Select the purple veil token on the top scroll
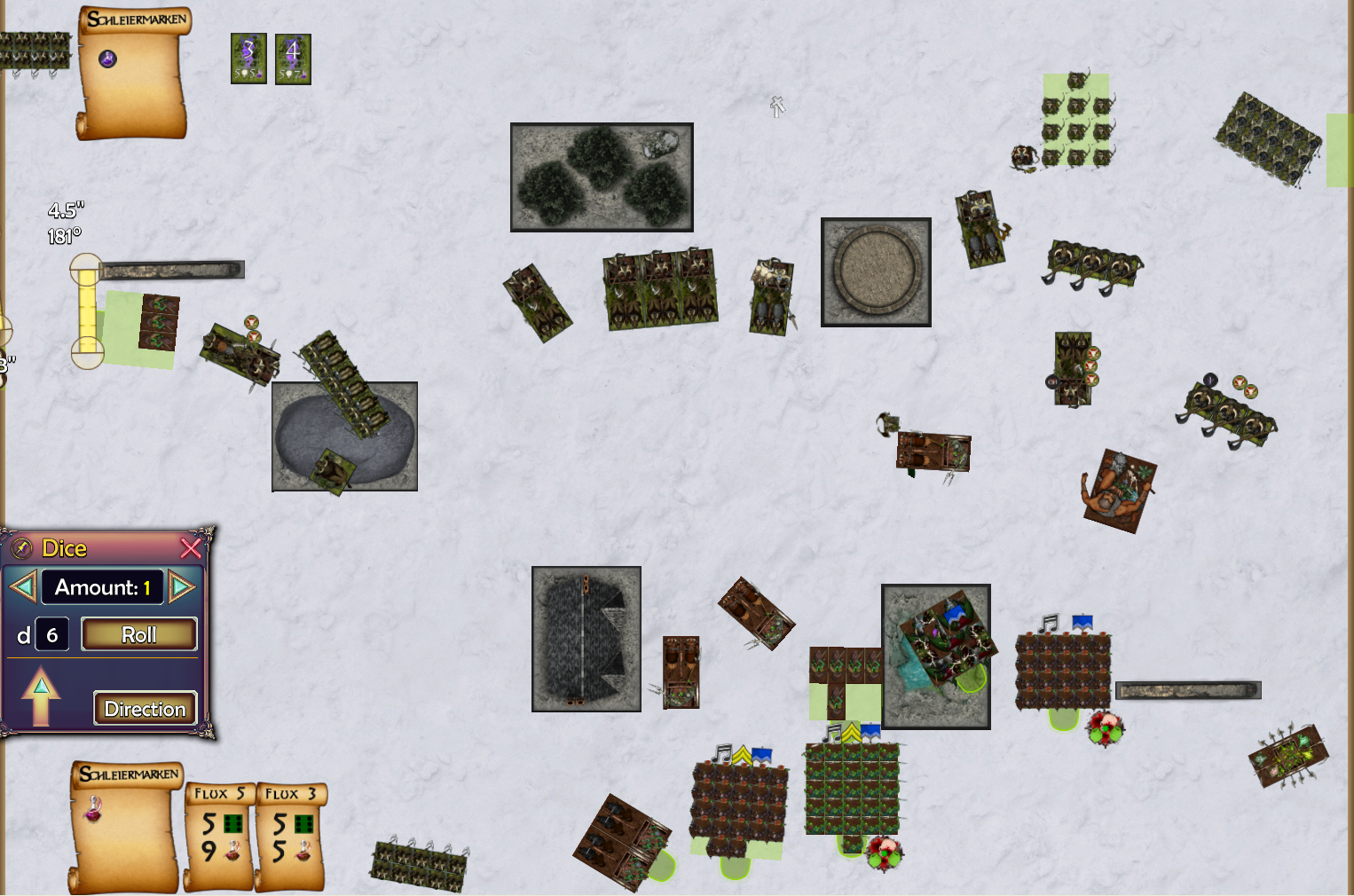This screenshot has height=896, width=1354. point(107,59)
